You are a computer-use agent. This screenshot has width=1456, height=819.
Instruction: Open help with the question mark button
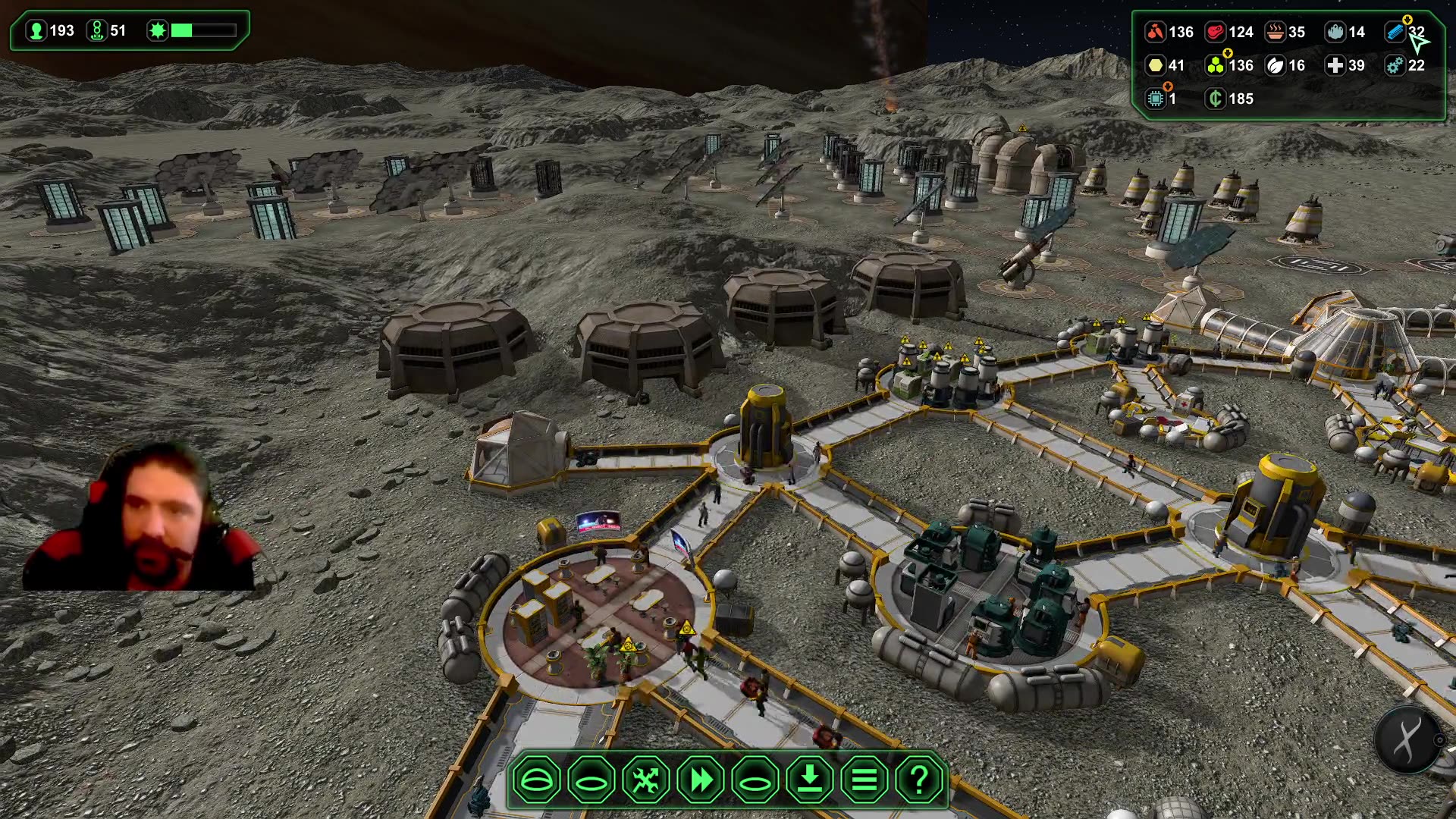[x=919, y=780]
